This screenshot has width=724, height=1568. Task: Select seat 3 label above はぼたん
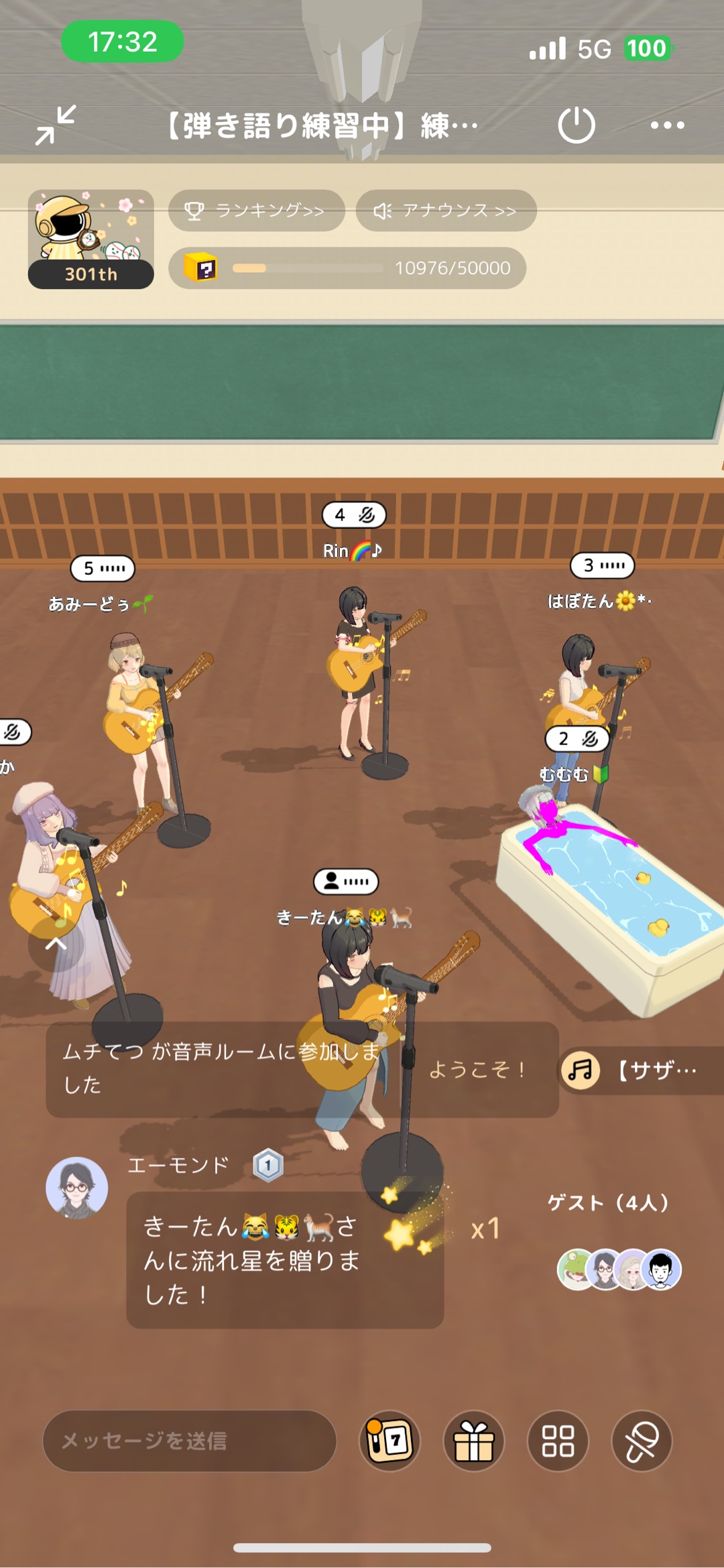coord(602,565)
